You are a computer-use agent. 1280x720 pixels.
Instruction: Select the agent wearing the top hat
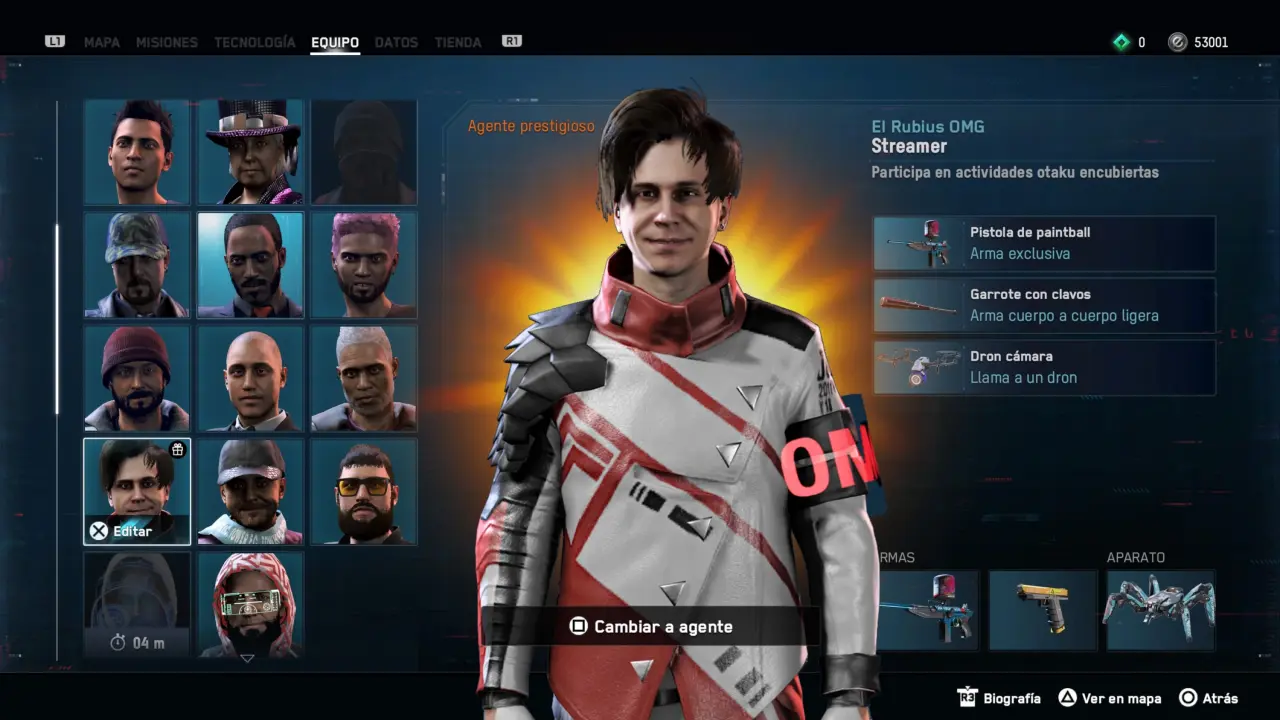click(x=251, y=152)
